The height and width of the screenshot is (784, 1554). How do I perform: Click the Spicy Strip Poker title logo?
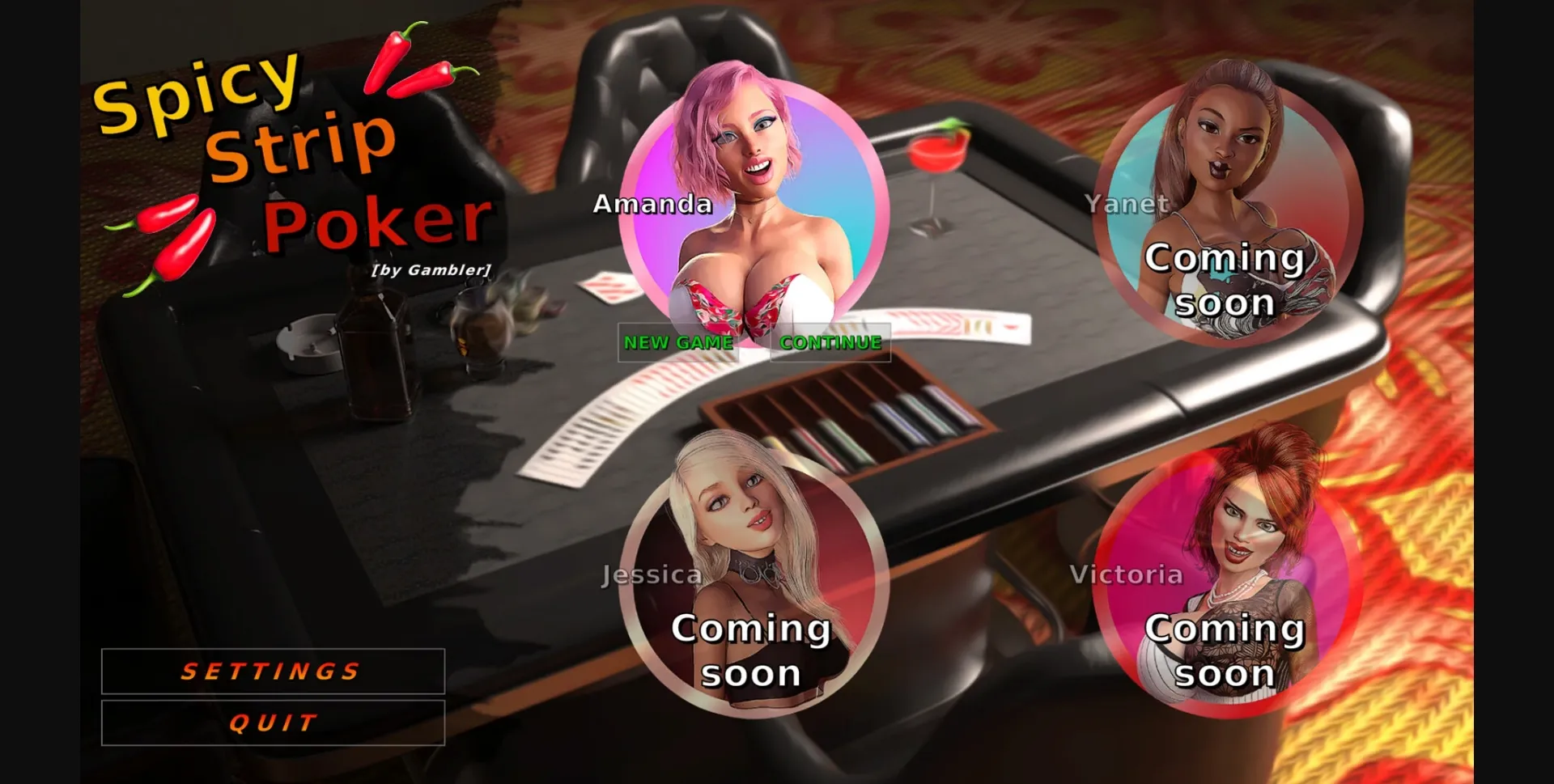pos(291,154)
